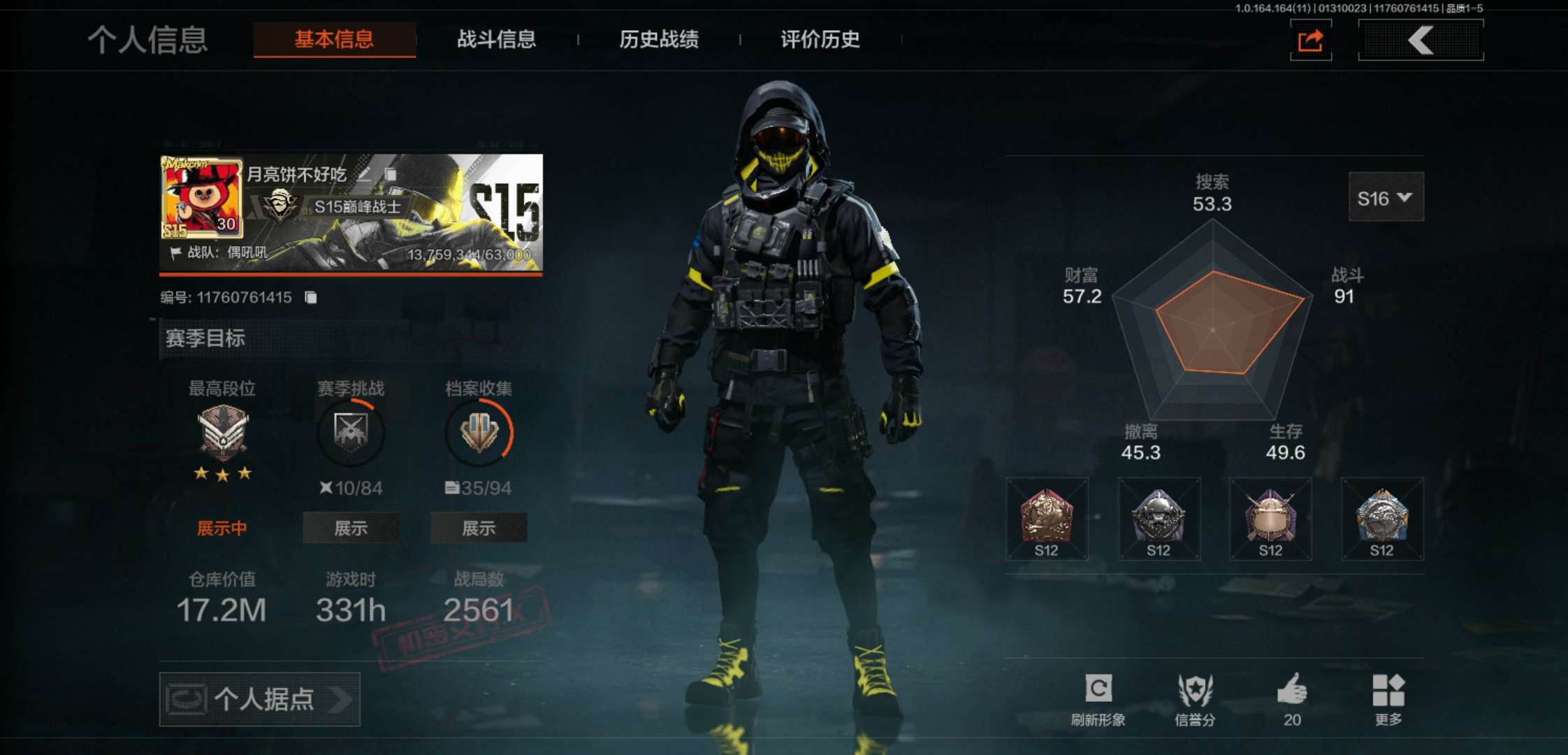Select 展示中 under 最高段位
Image resolution: width=1568 pixels, height=755 pixels.
[x=221, y=529]
